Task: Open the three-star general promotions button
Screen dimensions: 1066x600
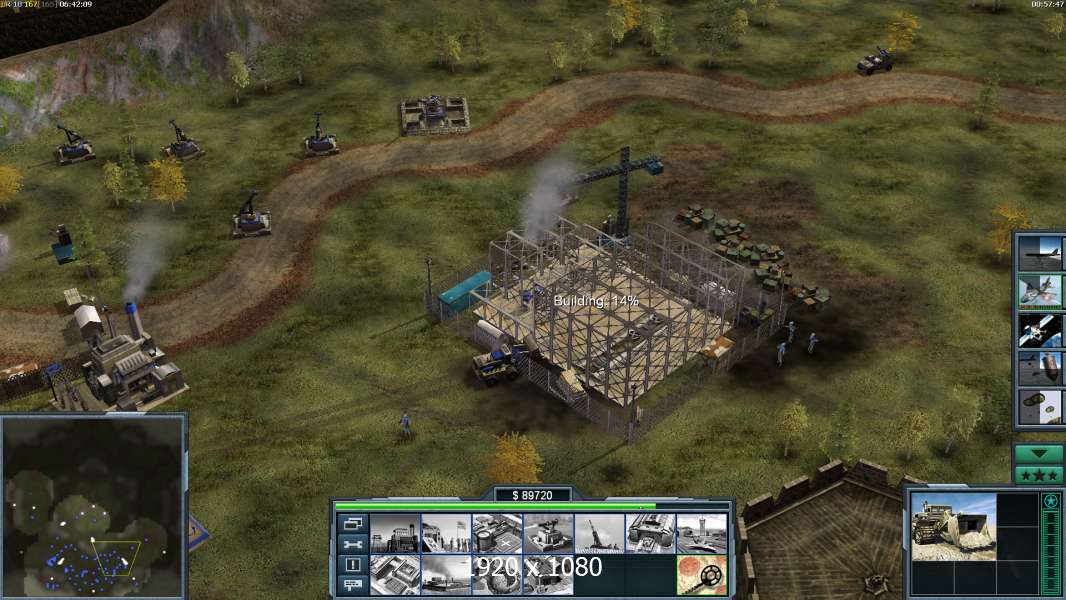Action: point(1039,475)
